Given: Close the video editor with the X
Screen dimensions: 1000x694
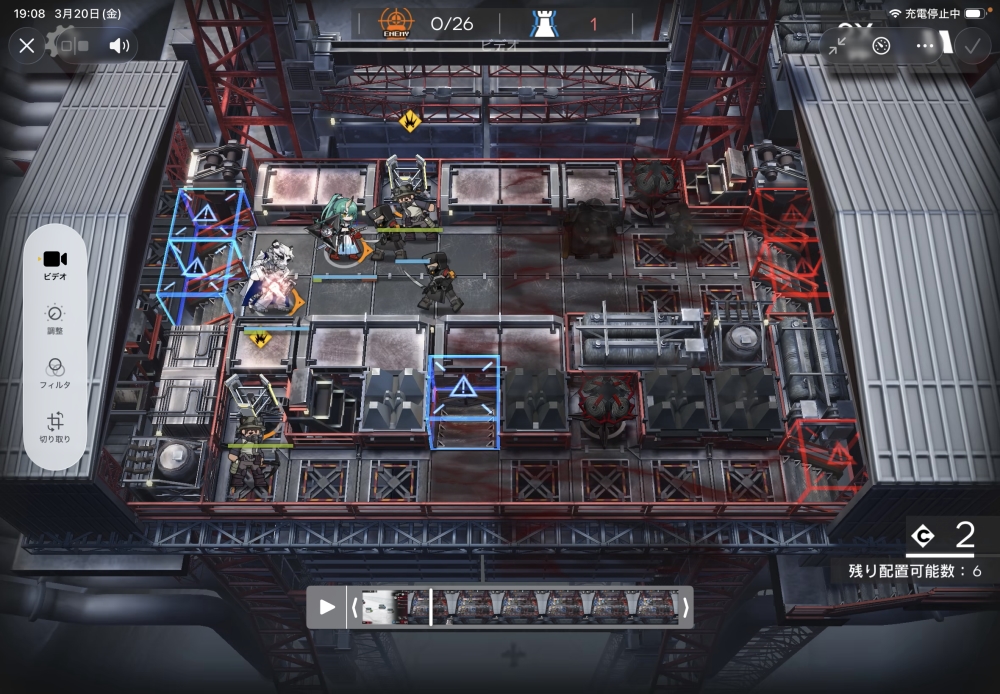Looking at the screenshot, I should pos(27,45).
